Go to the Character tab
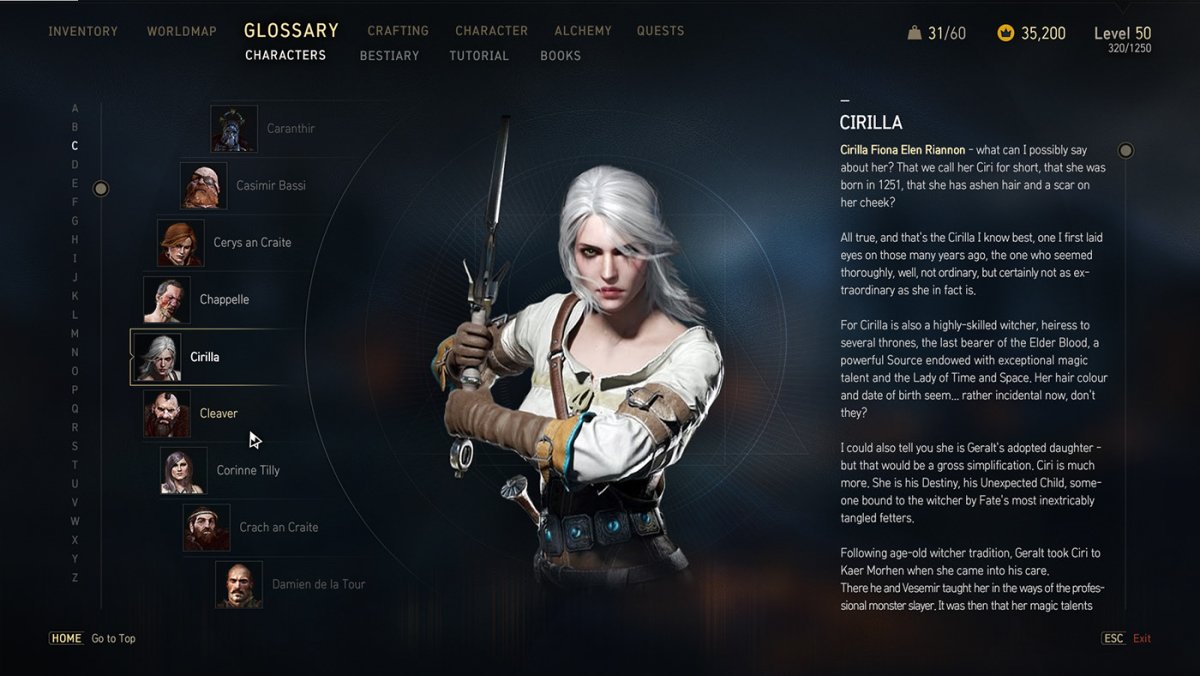Screen dimensions: 1200x676 (x=492, y=31)
